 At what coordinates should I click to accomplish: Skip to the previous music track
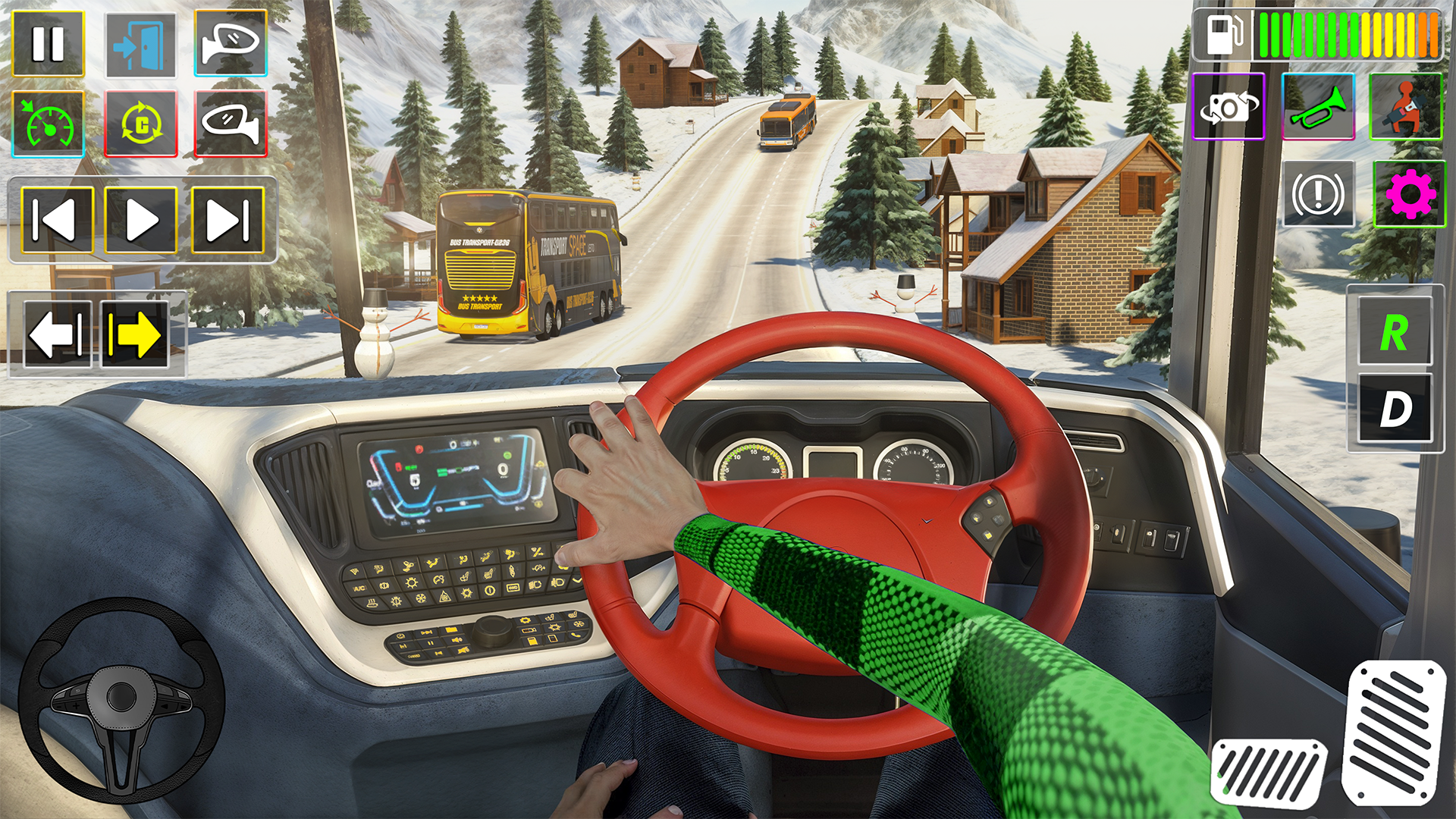tap(58, 220)
